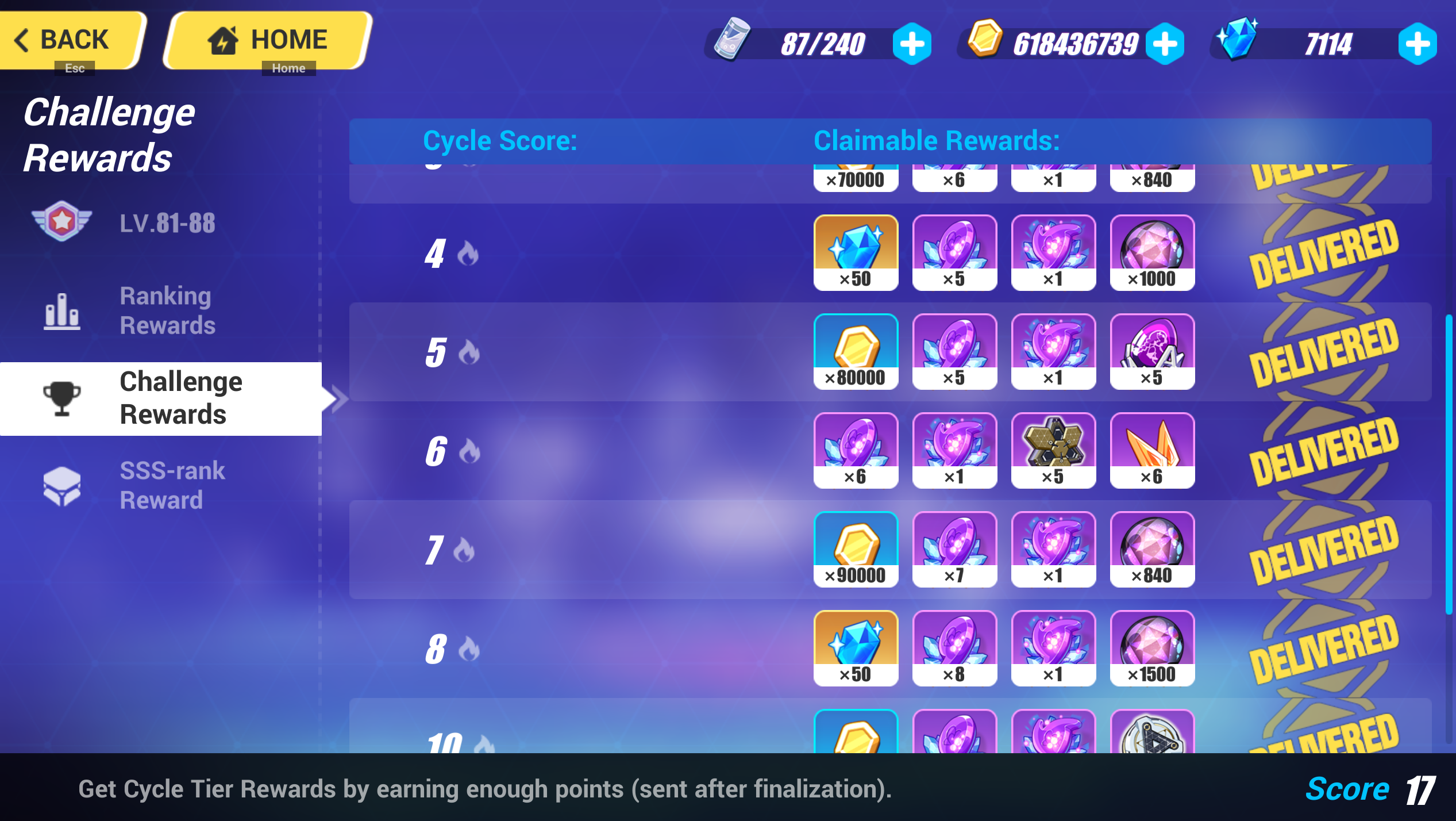Click the x1500 orb reward in tier 8
The height and width of the screenshot is (821, 1456).
1153,649
